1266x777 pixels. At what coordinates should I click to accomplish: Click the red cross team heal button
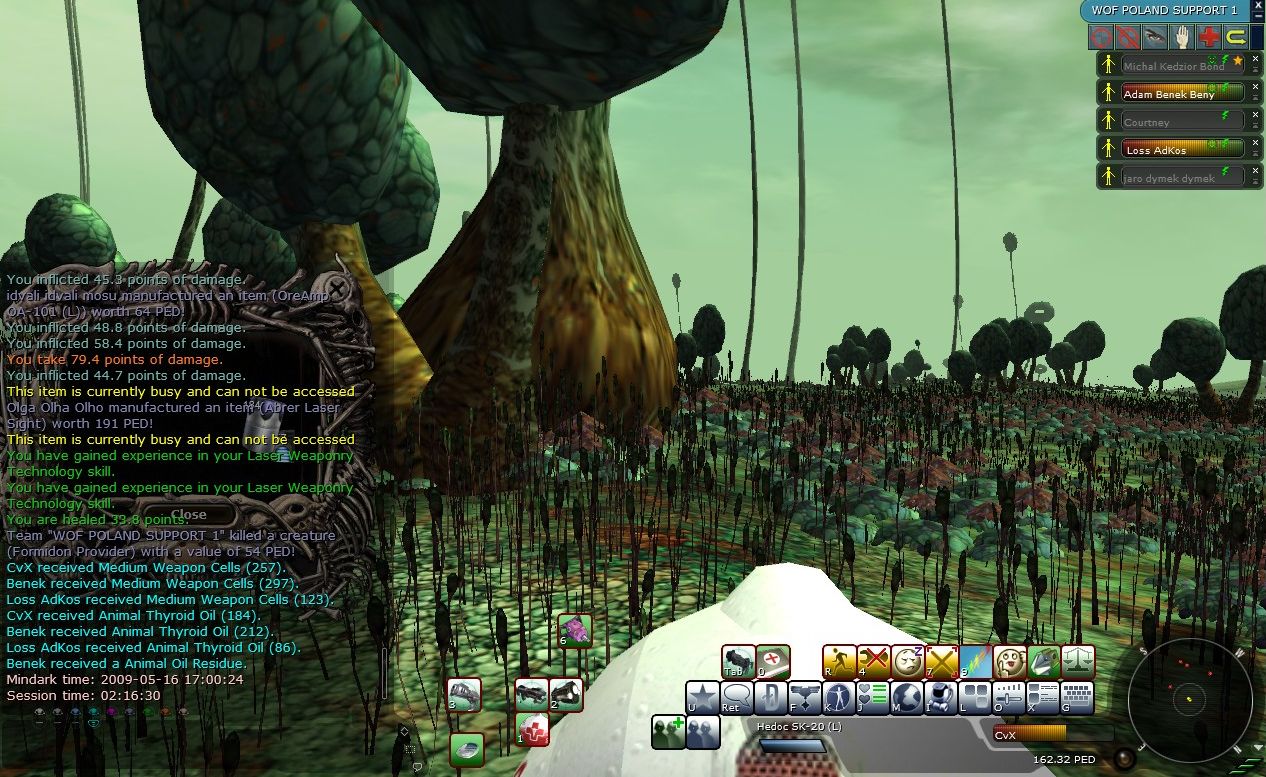1209,38
